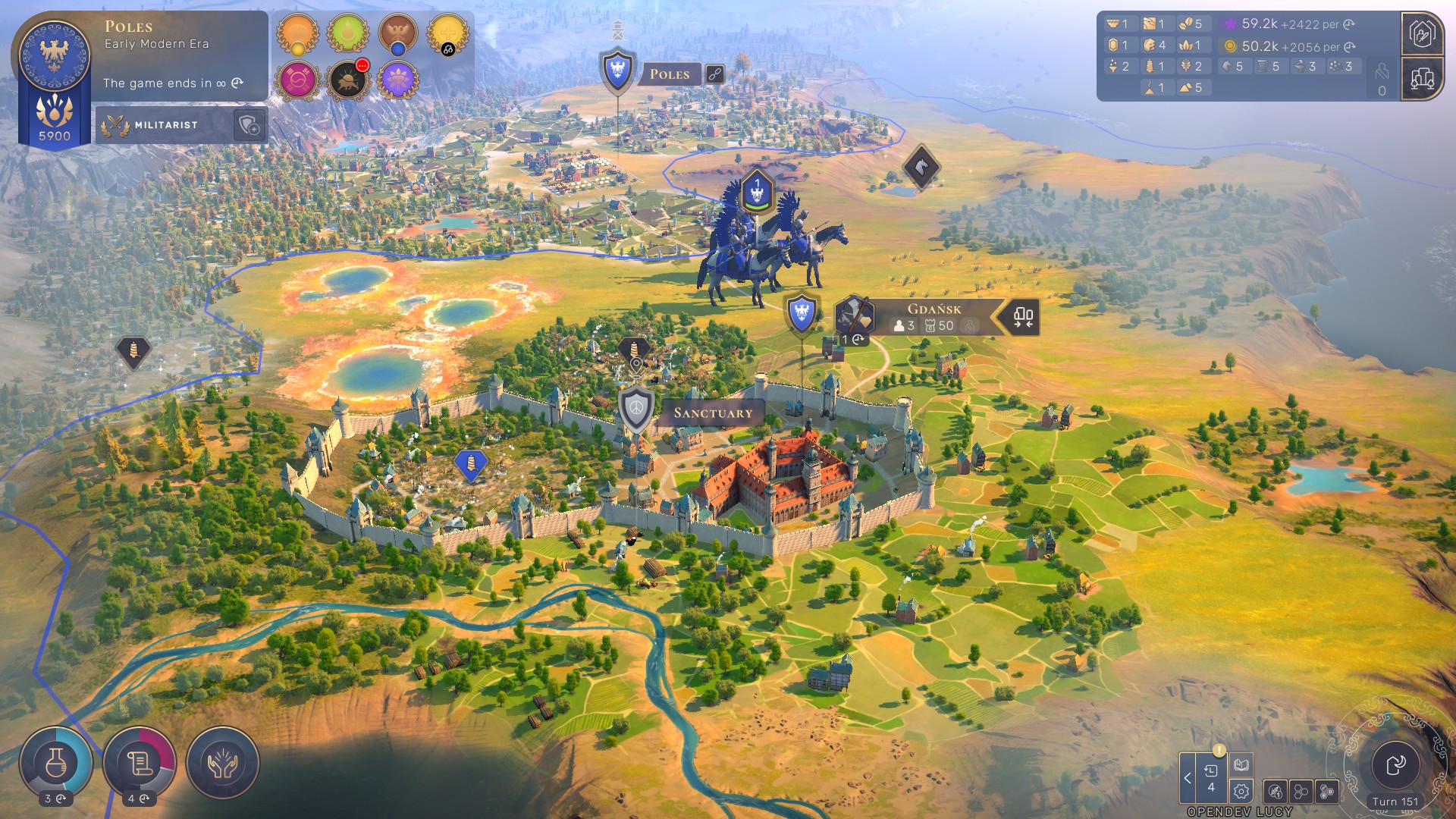Open the encyclopedia book button
The image size is (1456, 819).
(1241, 764)
